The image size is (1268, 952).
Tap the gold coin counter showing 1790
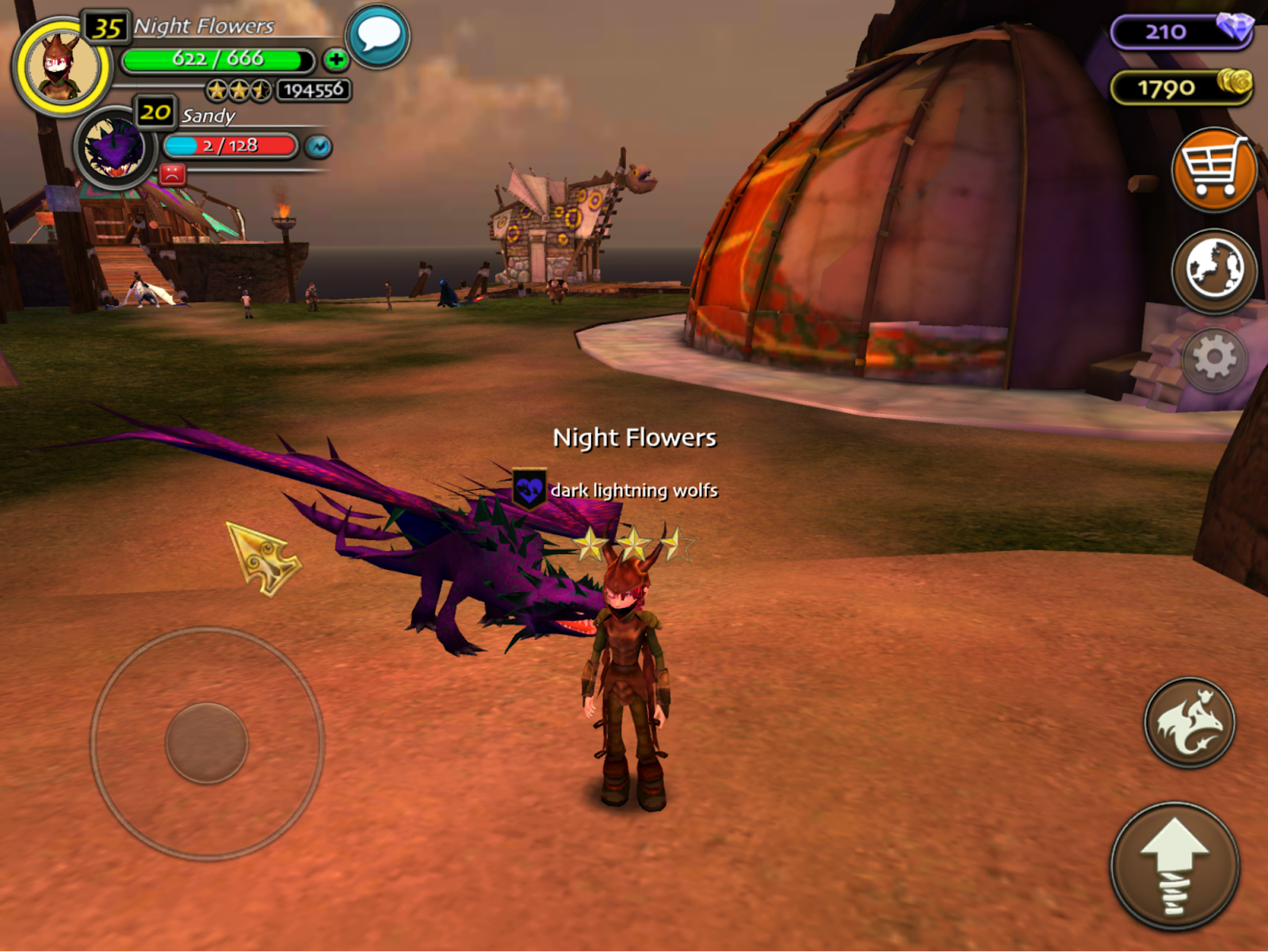click(x=1181, y=87)
